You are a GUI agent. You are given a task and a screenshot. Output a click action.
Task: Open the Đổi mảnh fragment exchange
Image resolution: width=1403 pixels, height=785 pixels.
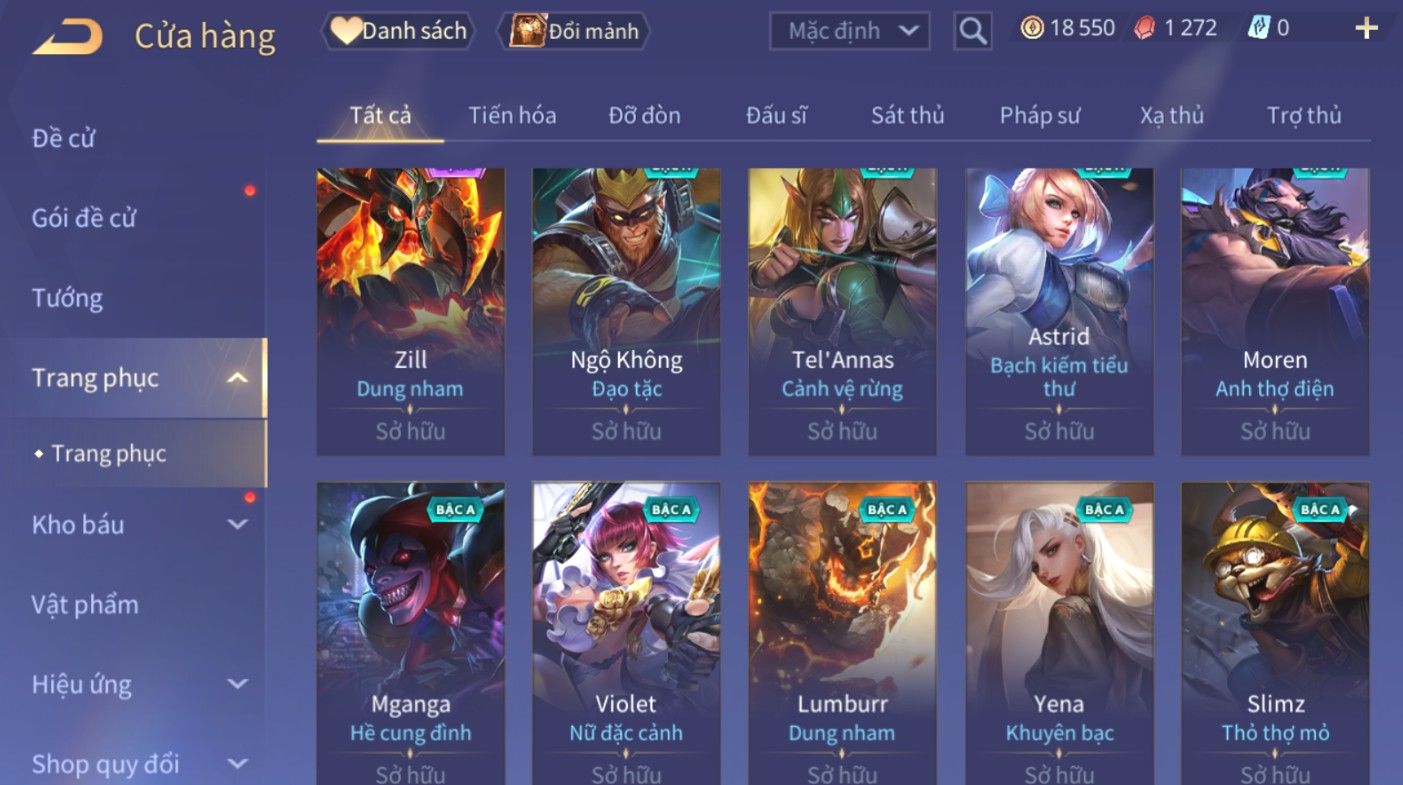577,31
